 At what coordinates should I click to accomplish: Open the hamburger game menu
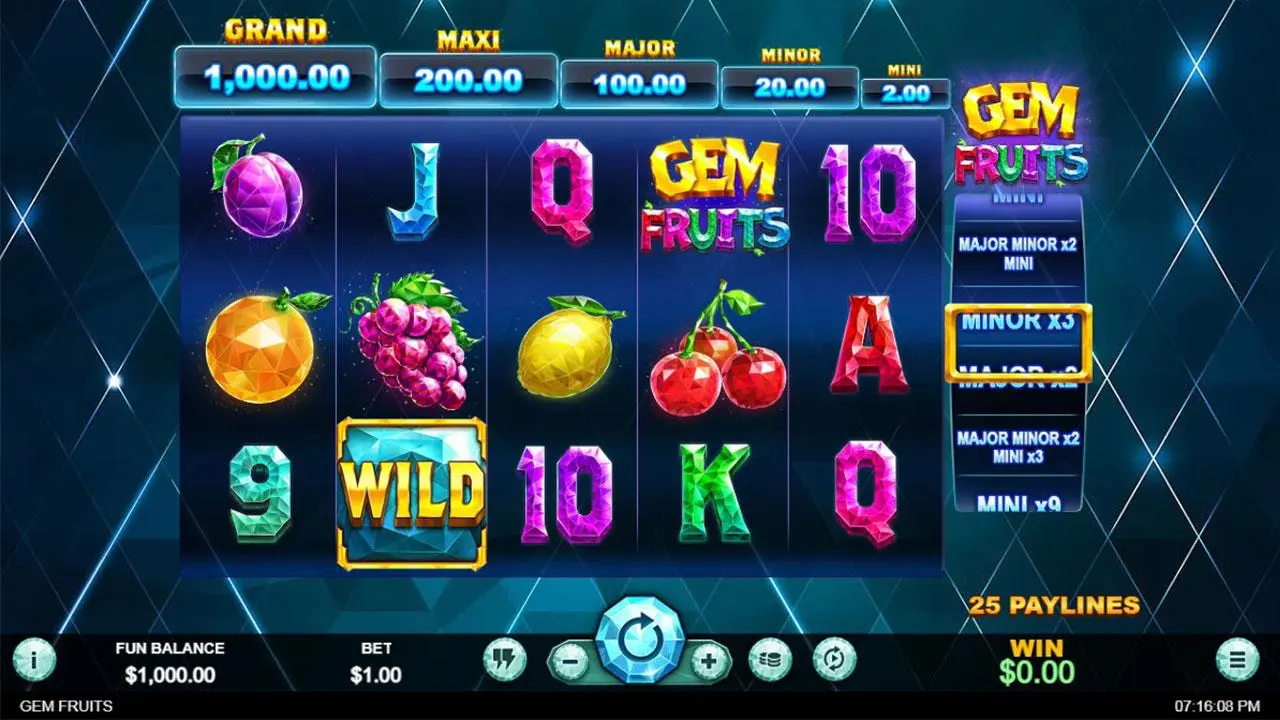1239,658
